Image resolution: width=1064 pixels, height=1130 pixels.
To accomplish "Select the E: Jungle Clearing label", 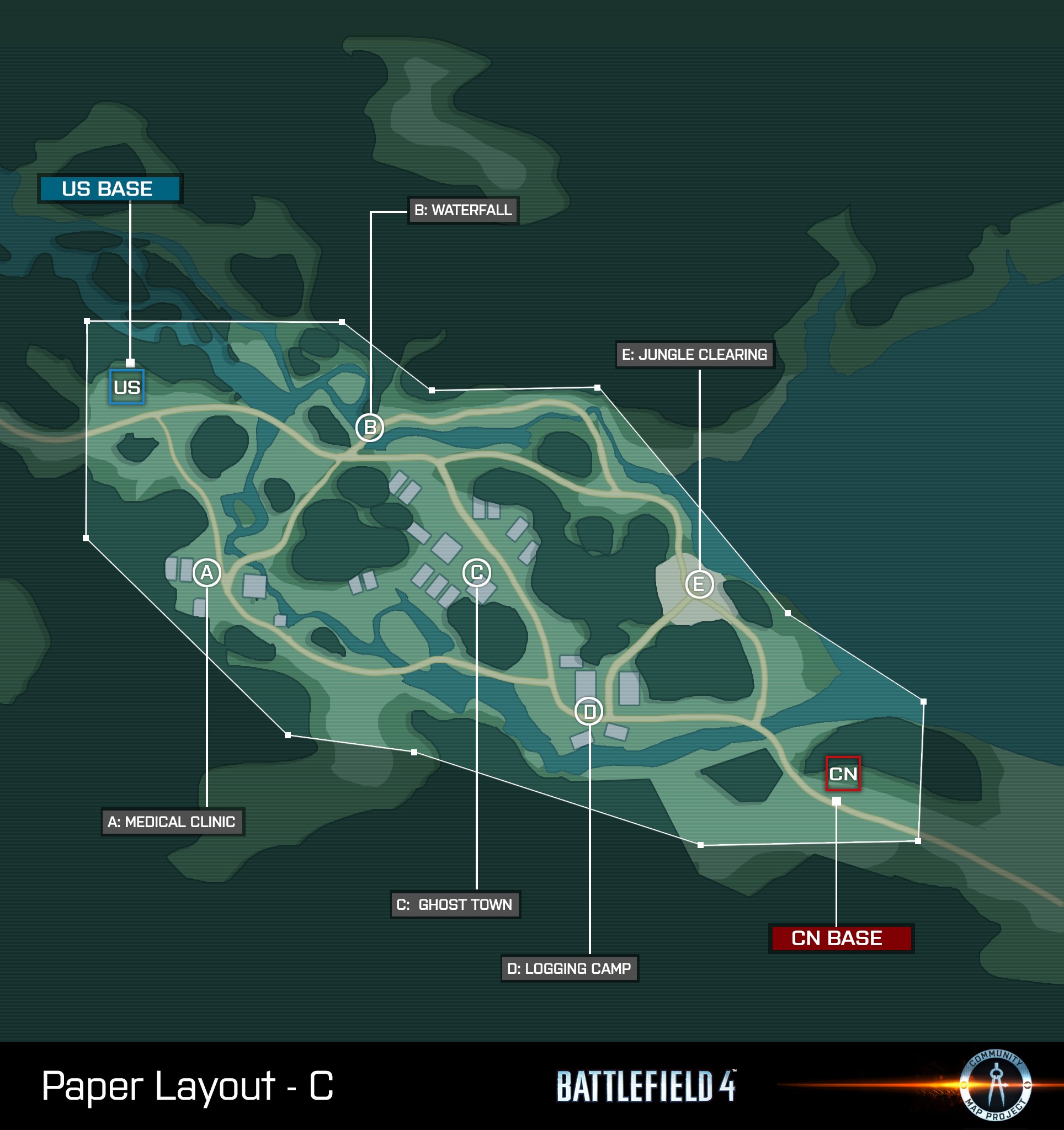I will click(694, 355).
